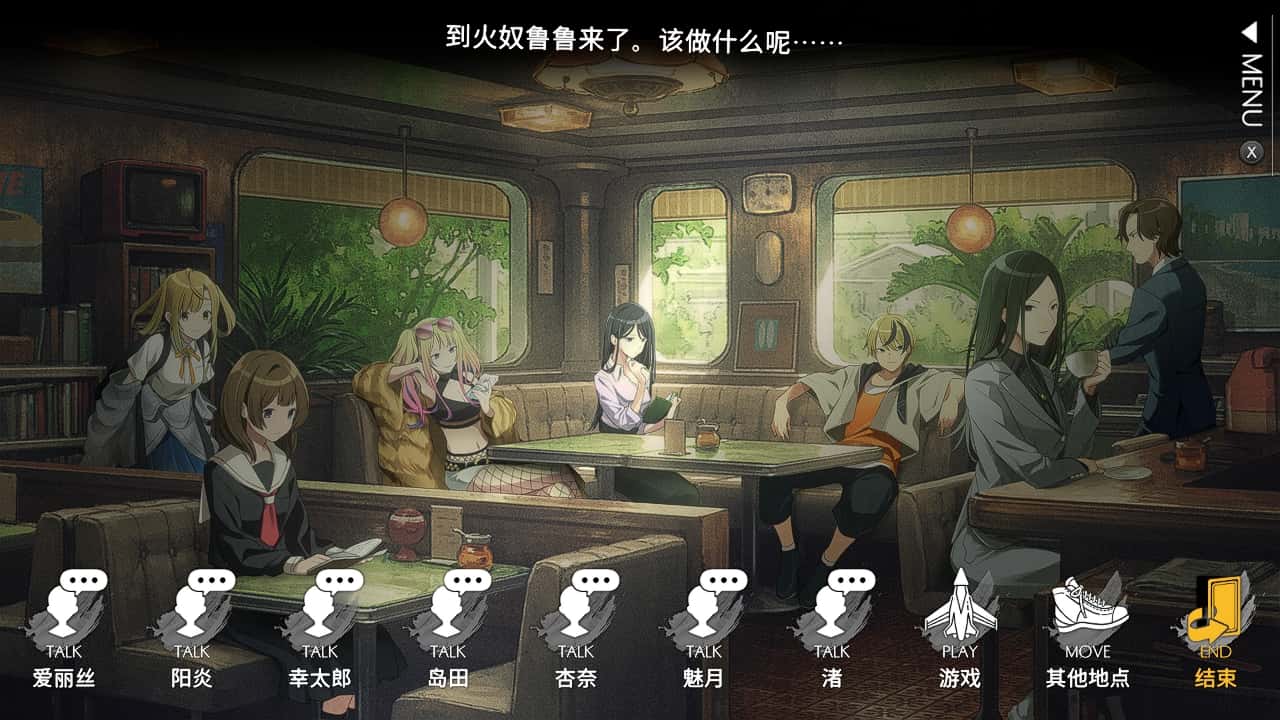
Task: Choose the 结束 END option
Action: 1216,627
